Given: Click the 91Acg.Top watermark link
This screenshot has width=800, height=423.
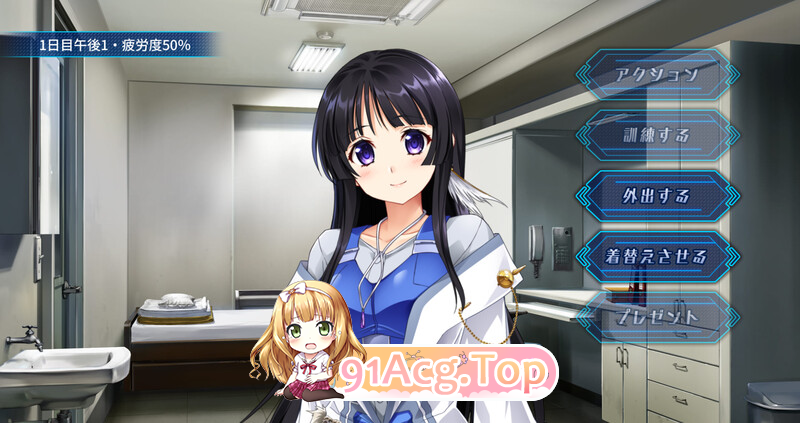Looking at the screenshot, I should tap(447, 374).
